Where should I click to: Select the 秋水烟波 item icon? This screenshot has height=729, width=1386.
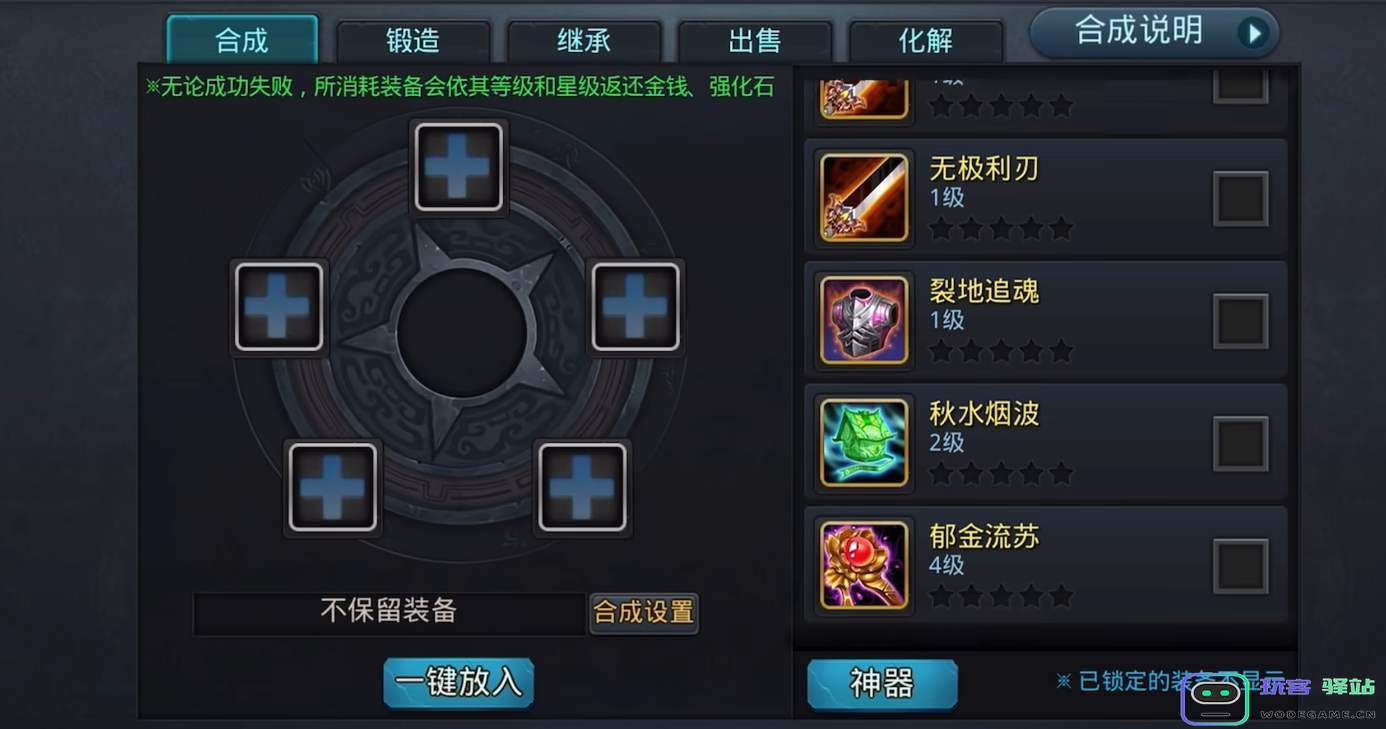click(862, 442)
